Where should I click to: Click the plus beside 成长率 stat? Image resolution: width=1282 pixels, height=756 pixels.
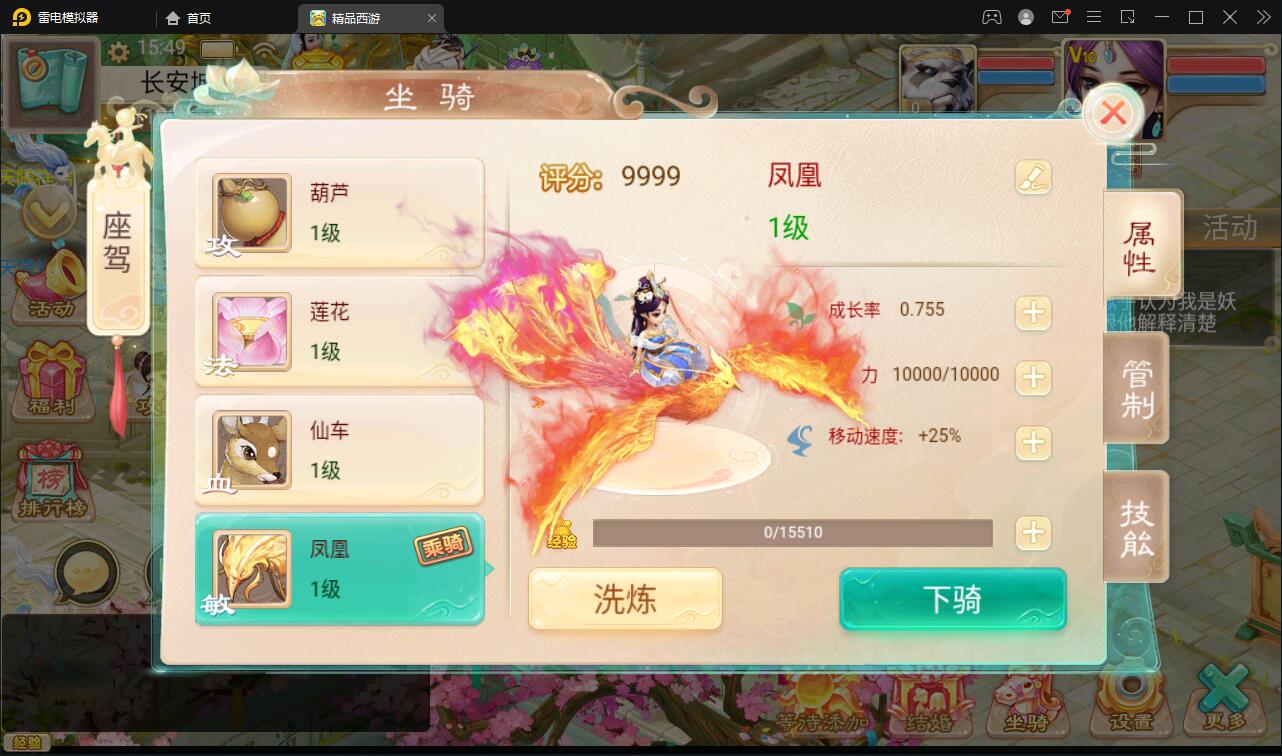coord(1033,313)
